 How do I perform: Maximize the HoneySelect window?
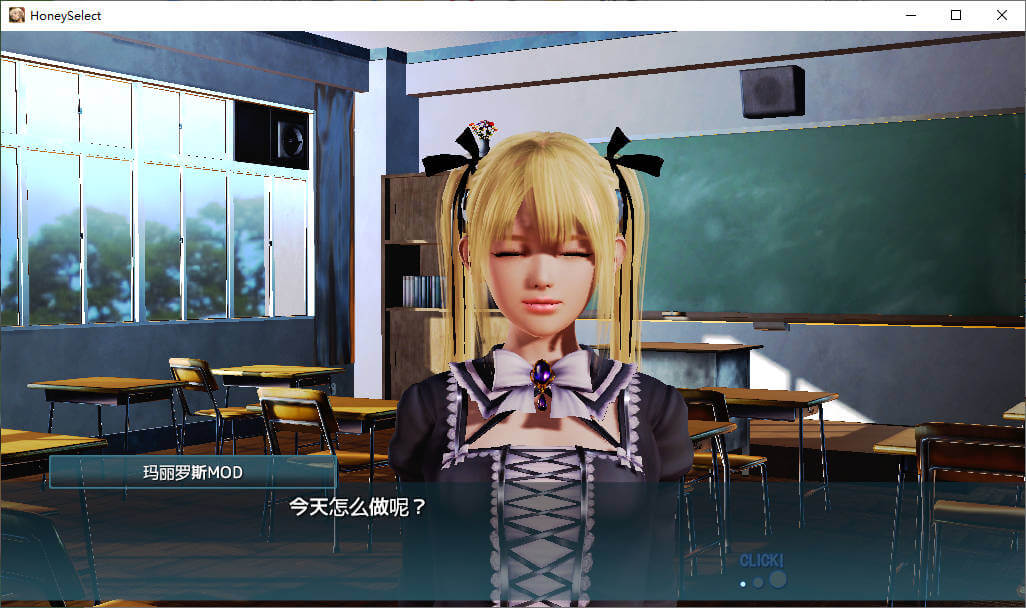956,15
